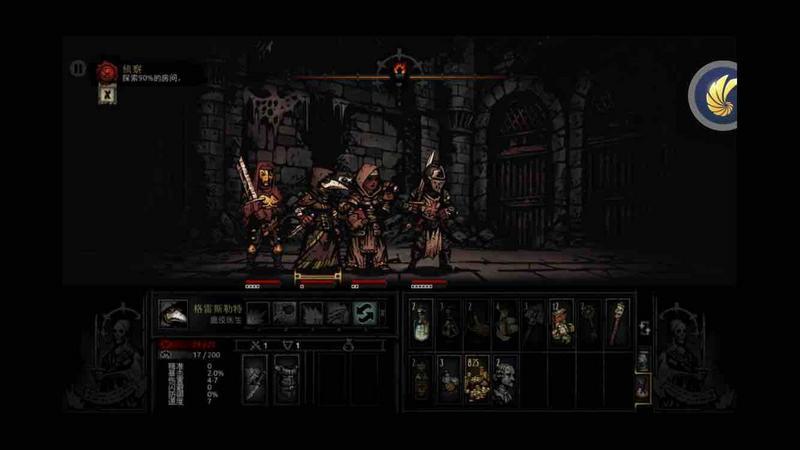Screen dimensions: 800x450
Task: Switch to the map tab beside inventory
Action: pyautogui.click(x=643, y=385)
